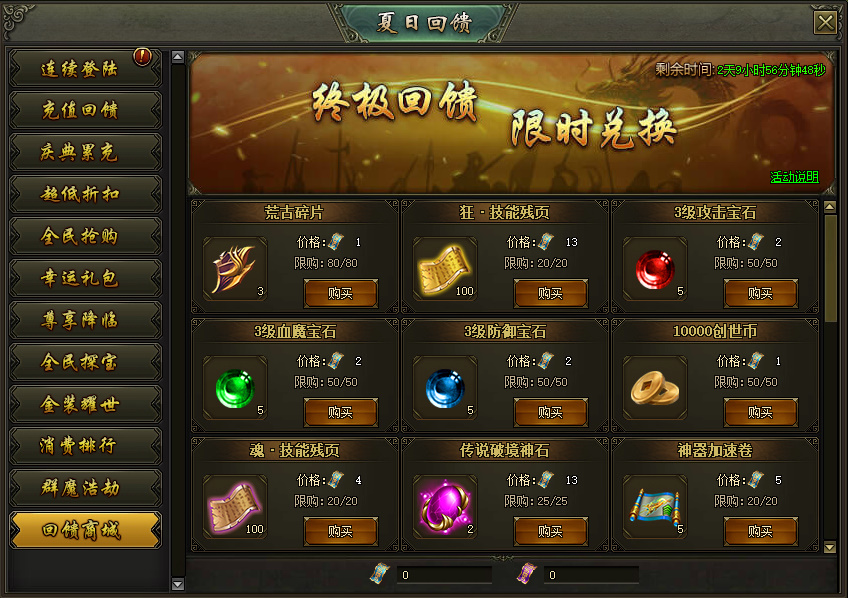Purchase the 3级血魔宝石

(x=340, y=412)
